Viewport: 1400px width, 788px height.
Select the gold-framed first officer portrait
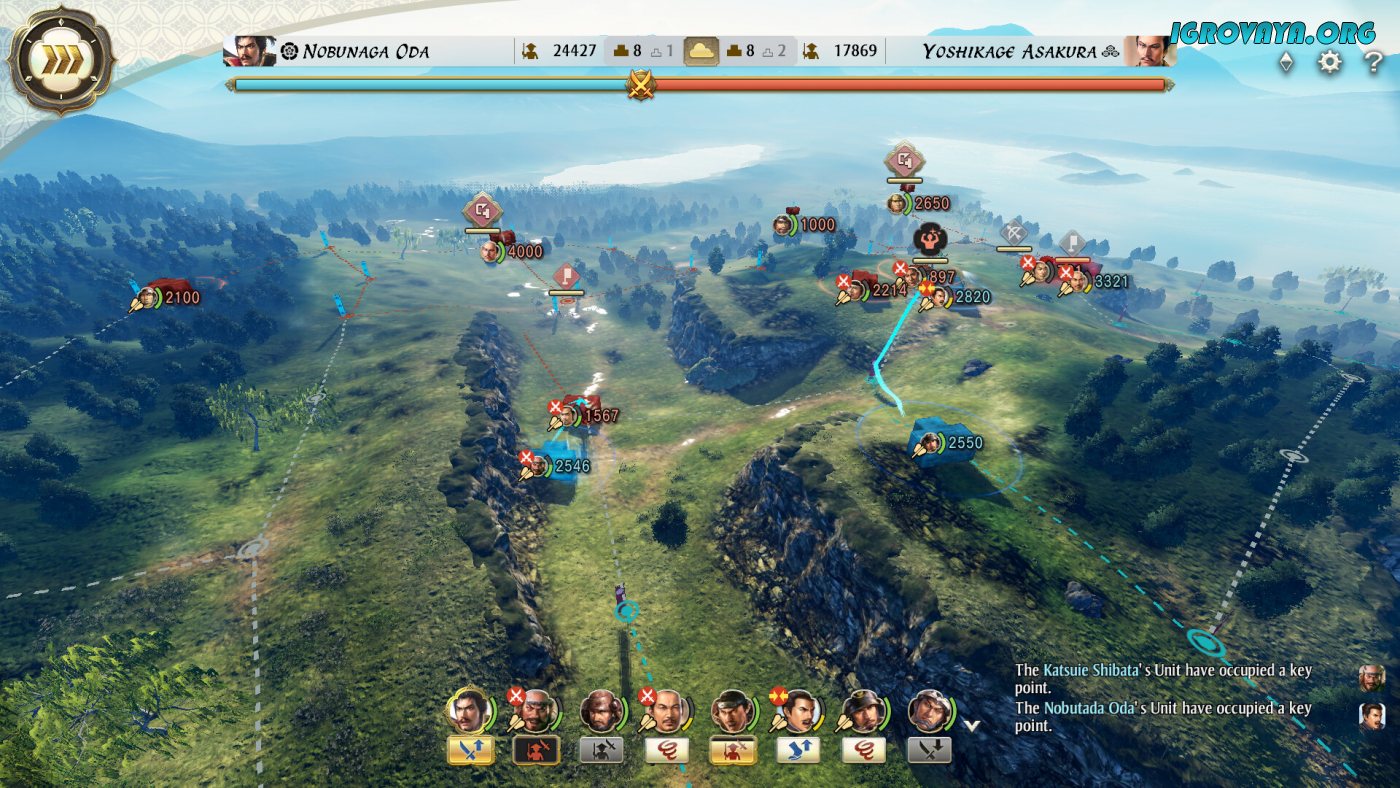[468, 710]
